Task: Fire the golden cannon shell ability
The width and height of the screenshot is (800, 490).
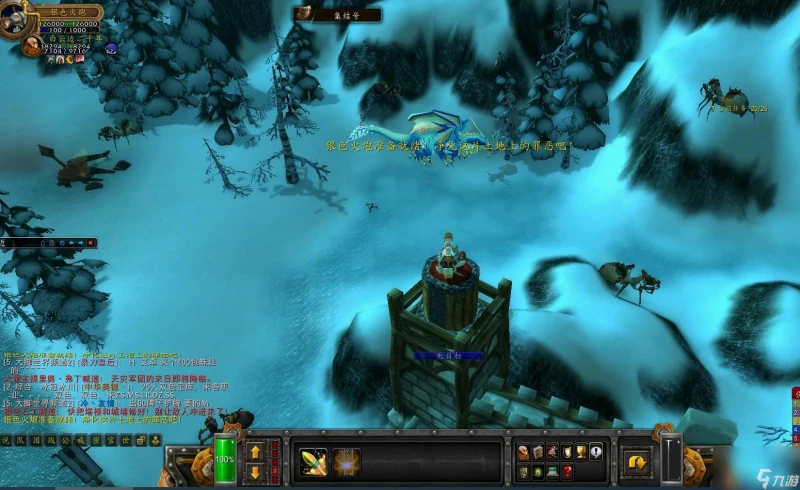Action: click(313, 461)
